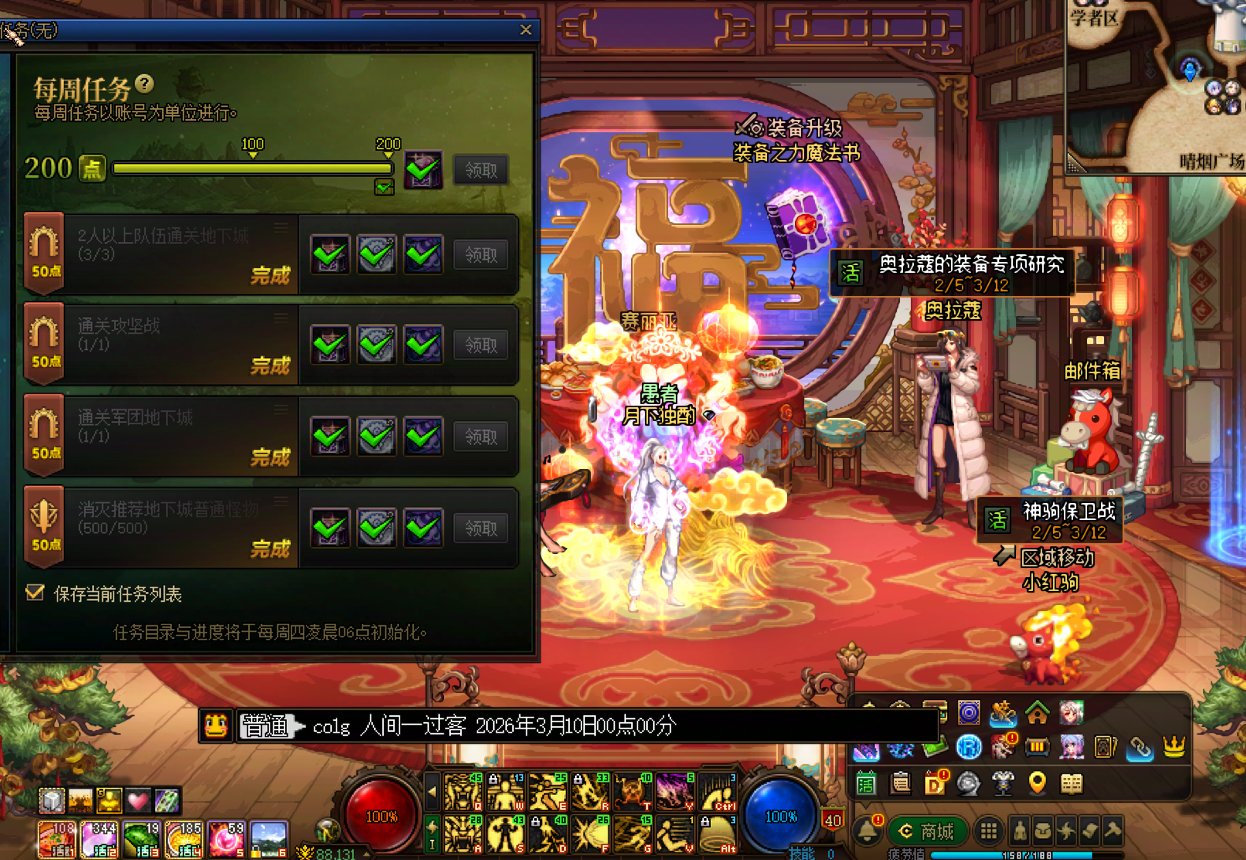
Task: Collapse the skill bar with the arrow
Action: coord(431,791)
